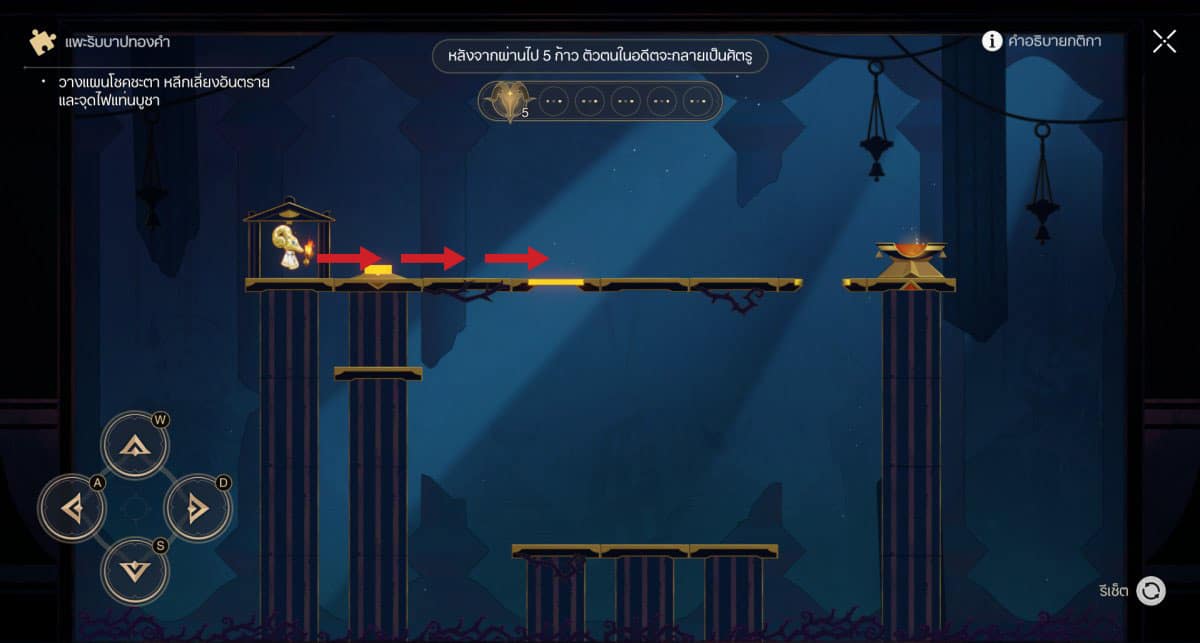Move right with the D arrow button
The width and height of the screenshot is (1200, 643).
(x=197, y=510)
